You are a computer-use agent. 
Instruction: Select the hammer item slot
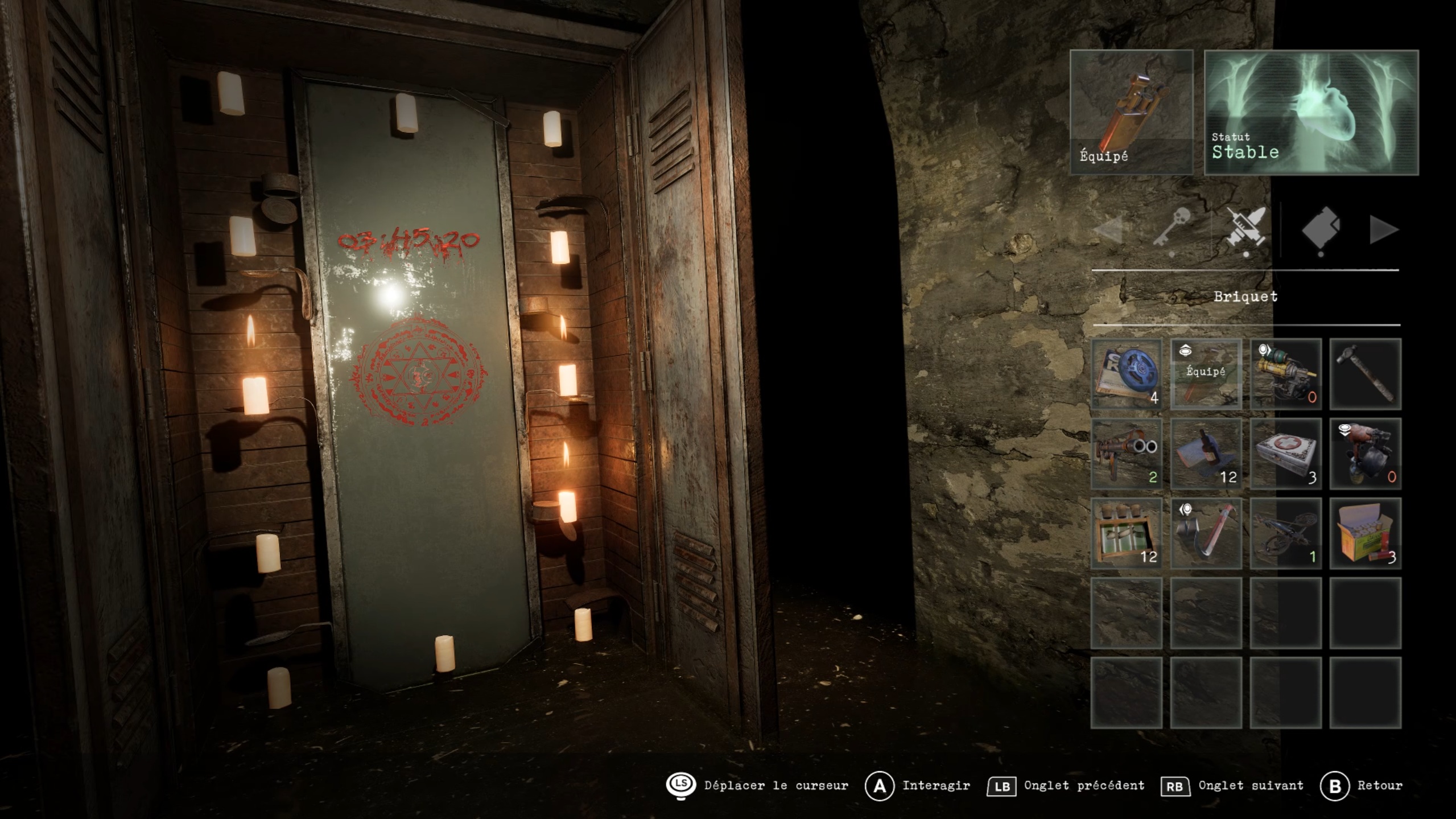click(x=1365, y=374)
